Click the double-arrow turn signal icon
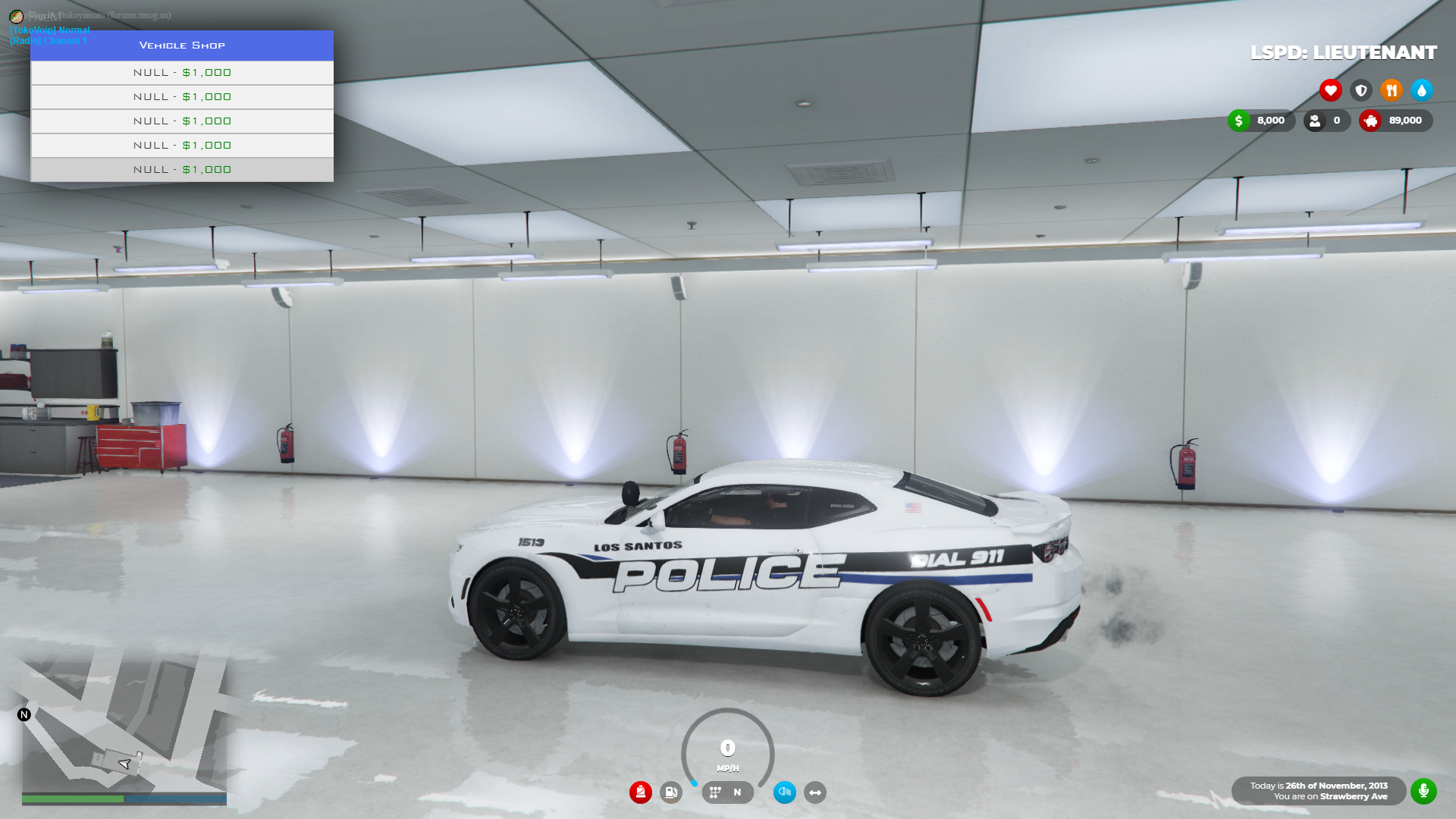 [x=815, y=792]
